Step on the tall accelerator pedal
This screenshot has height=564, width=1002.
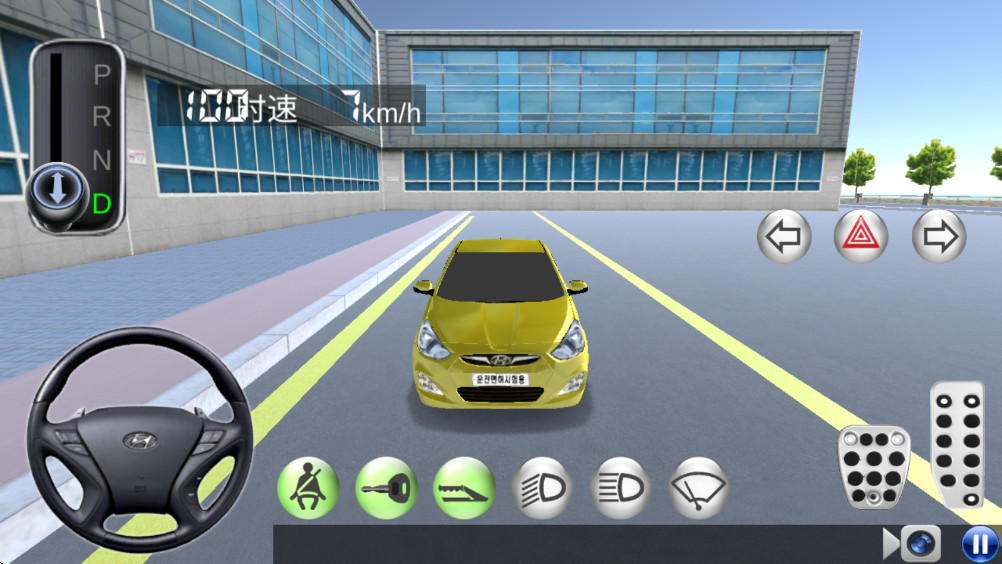(957, 445)
